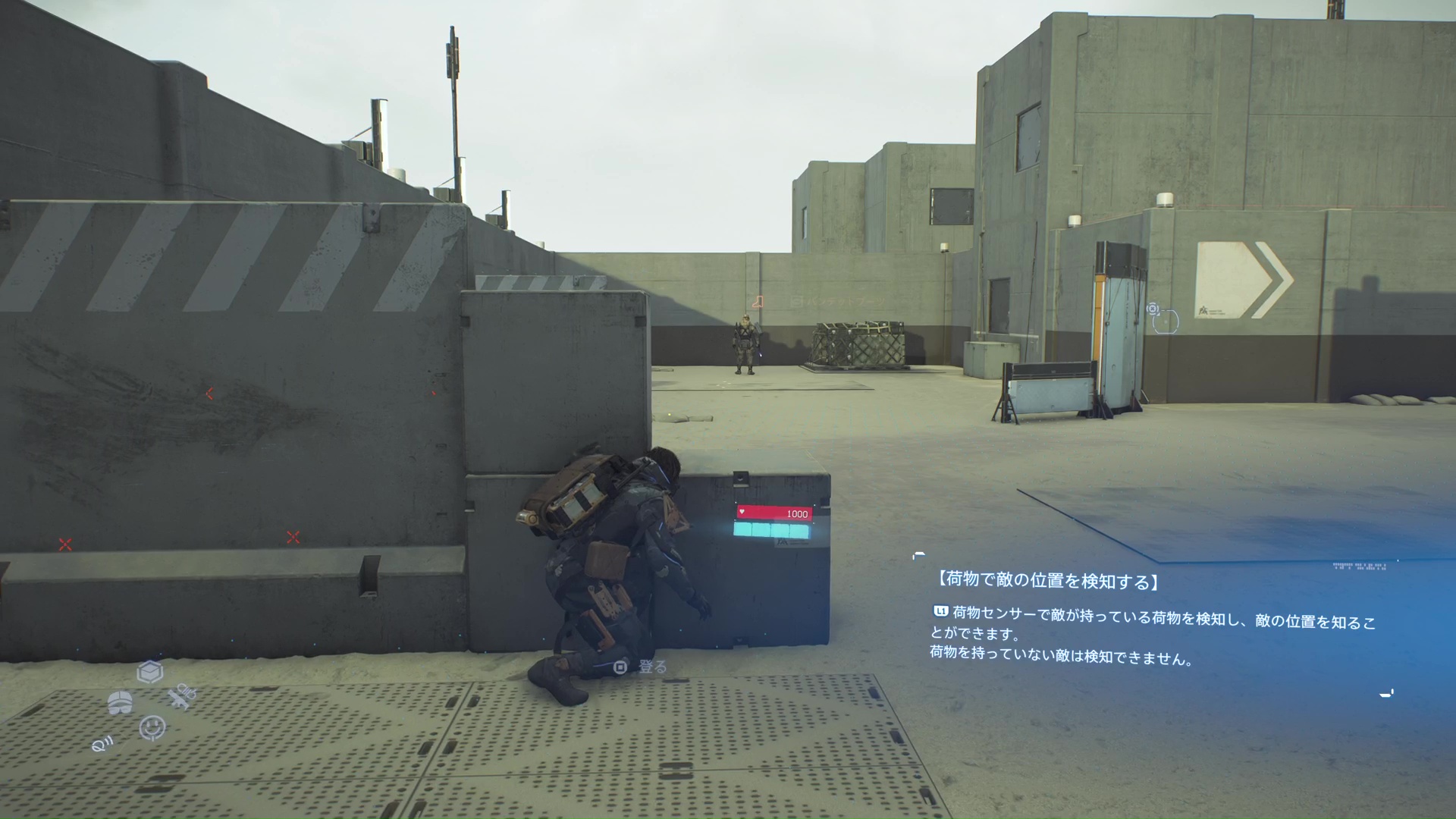Screen dimensions: 1456x819
Task: Select the バンデッドブーツ floating label
Action: [x=846, y=301]
